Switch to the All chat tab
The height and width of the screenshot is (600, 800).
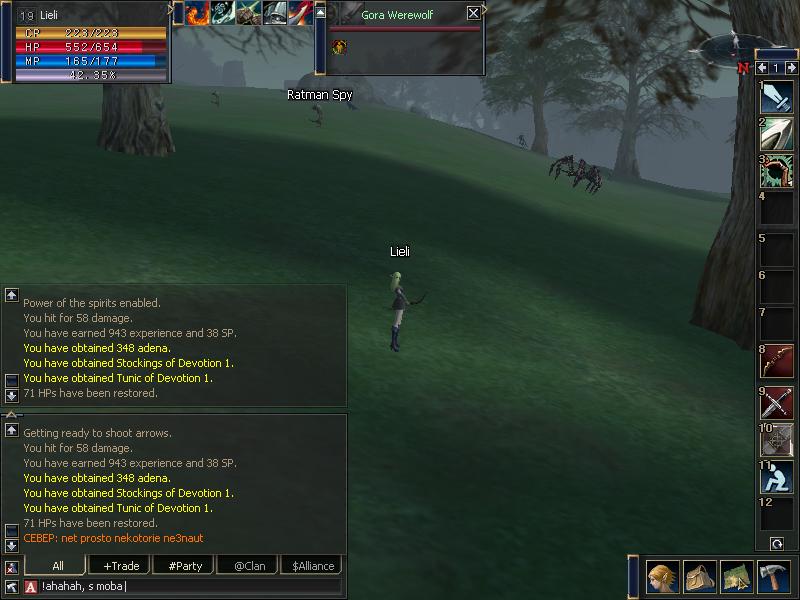click(58, 565)
